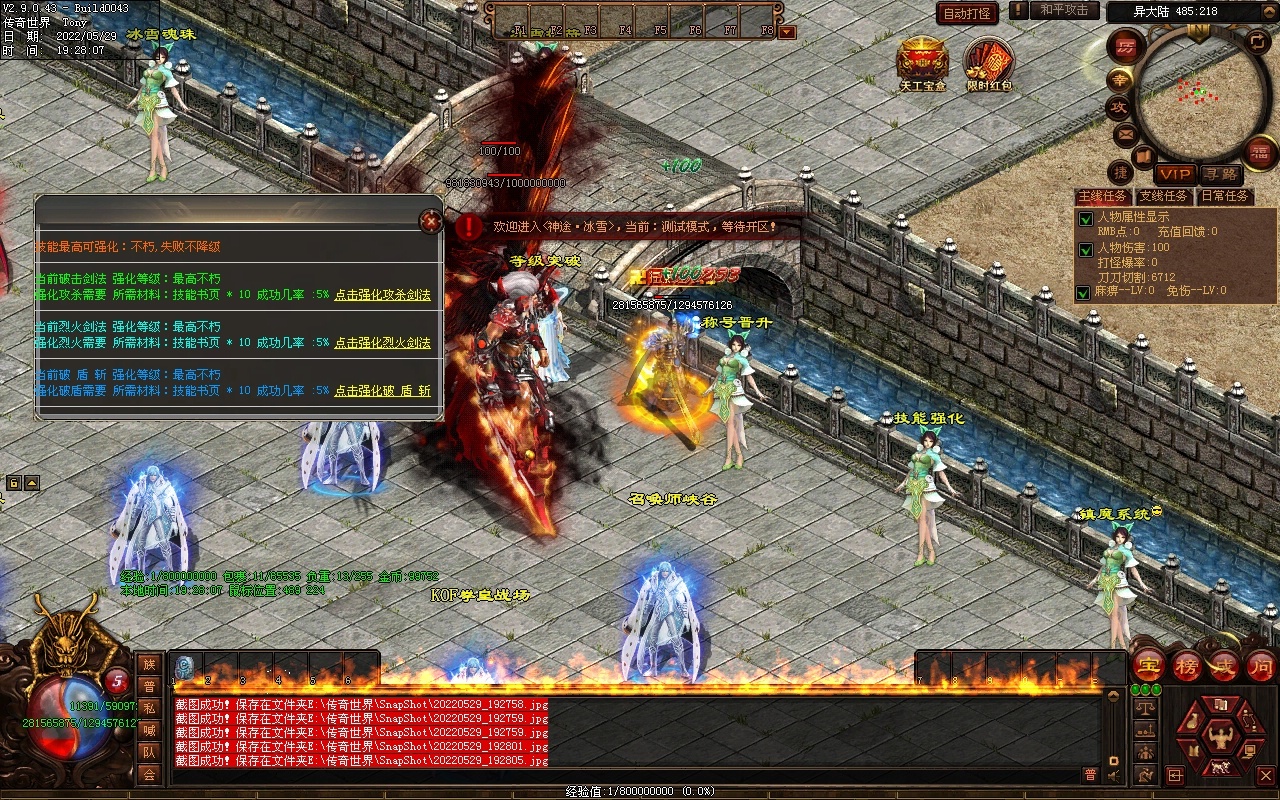The image size is (1280, 800).
Task: Switch to the 日常任务 tab
Action: (x=1225, y=196)
